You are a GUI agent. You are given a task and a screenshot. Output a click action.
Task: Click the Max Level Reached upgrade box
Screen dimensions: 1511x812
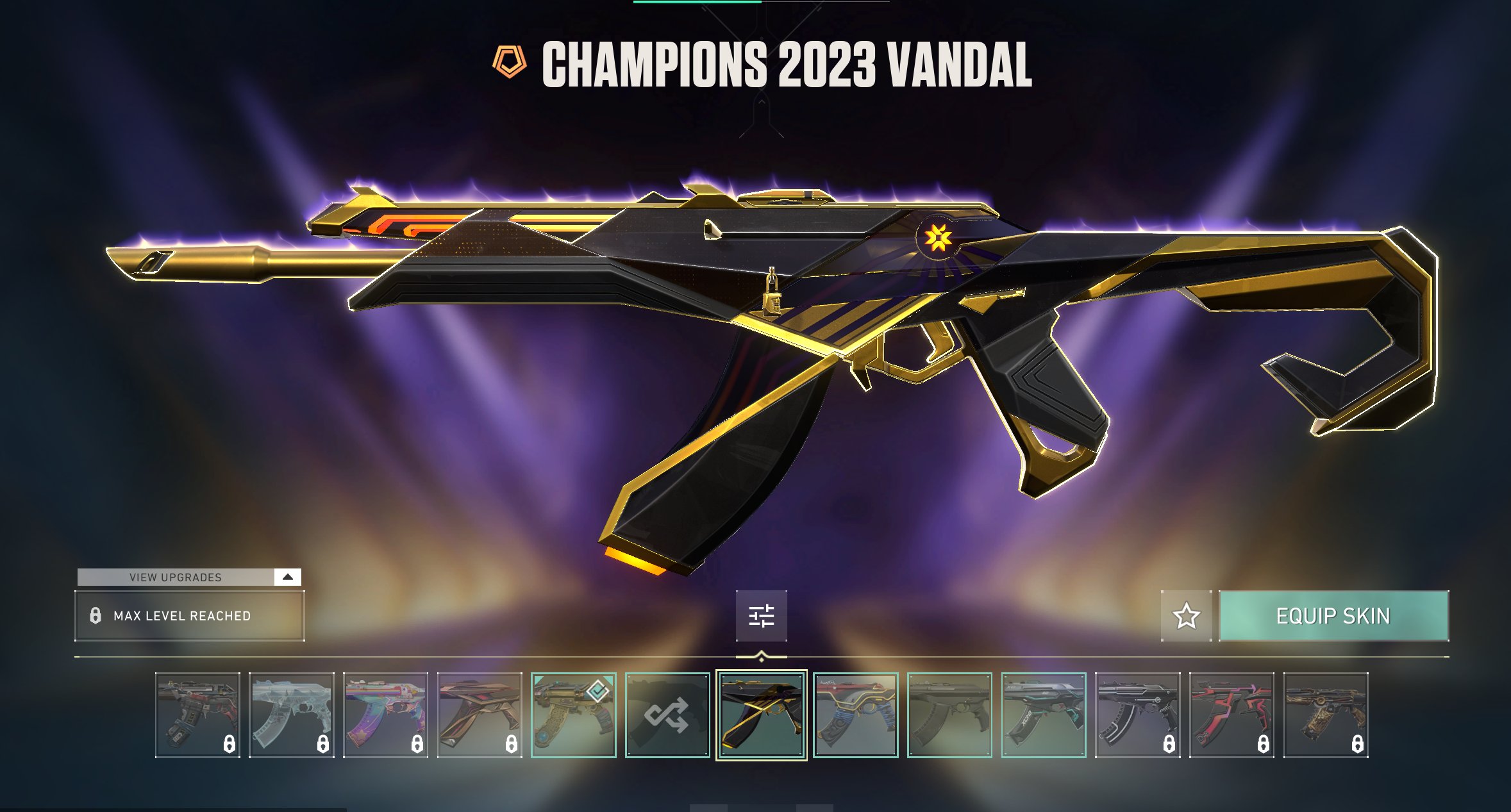tap(189, 616)
